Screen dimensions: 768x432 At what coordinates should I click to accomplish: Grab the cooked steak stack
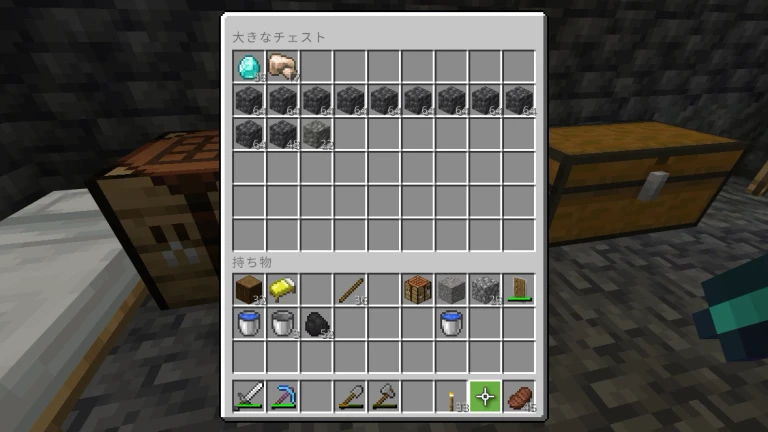pos(520,397)
